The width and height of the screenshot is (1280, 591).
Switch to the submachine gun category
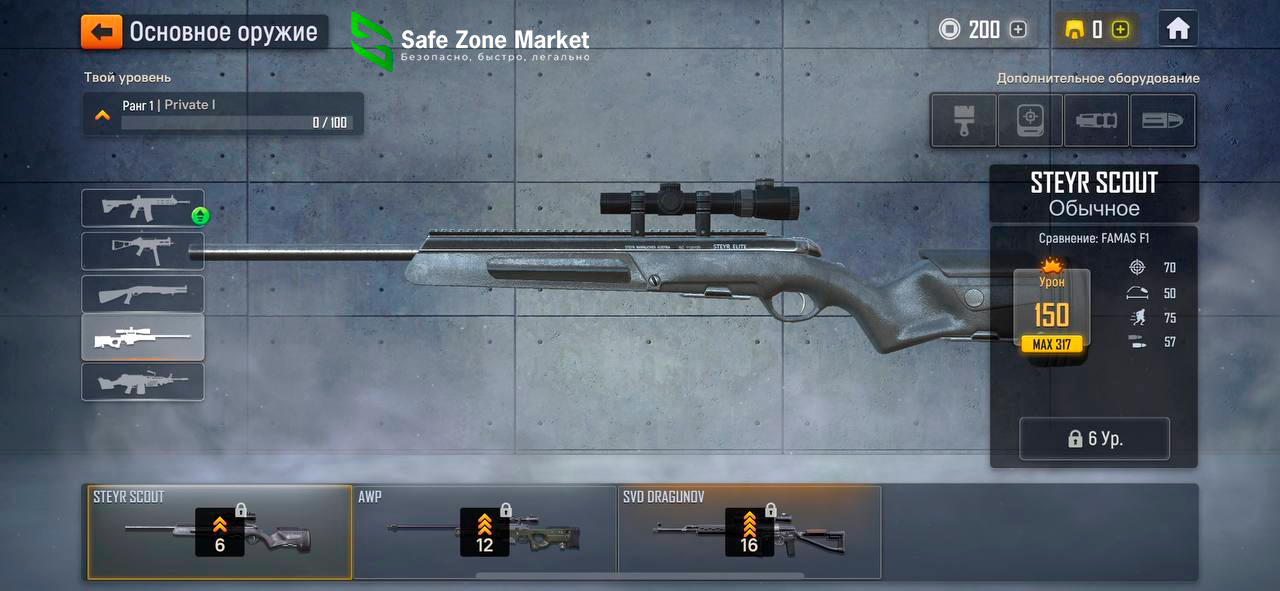coord(143,251)
